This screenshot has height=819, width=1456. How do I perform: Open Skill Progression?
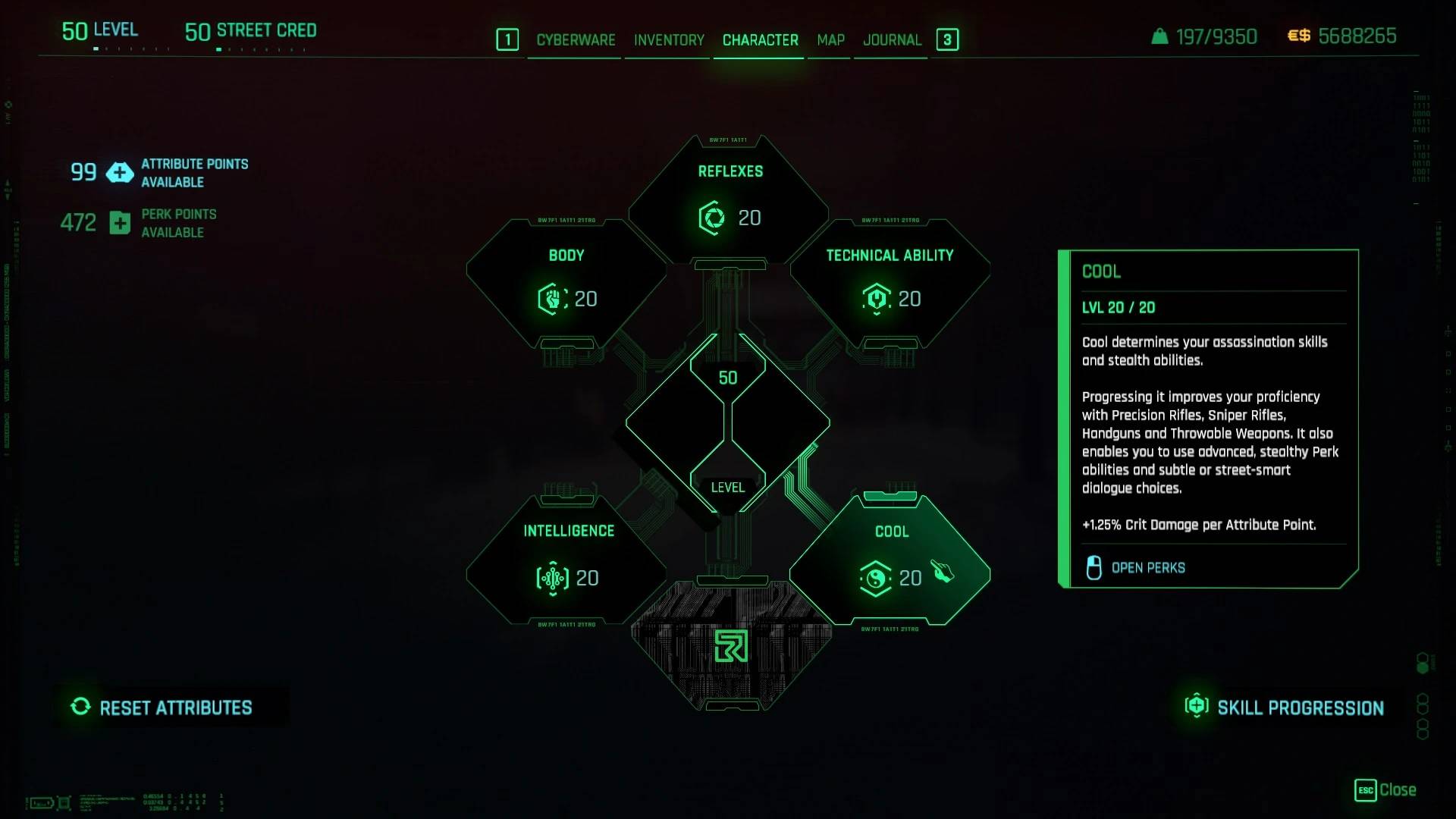1285,708
